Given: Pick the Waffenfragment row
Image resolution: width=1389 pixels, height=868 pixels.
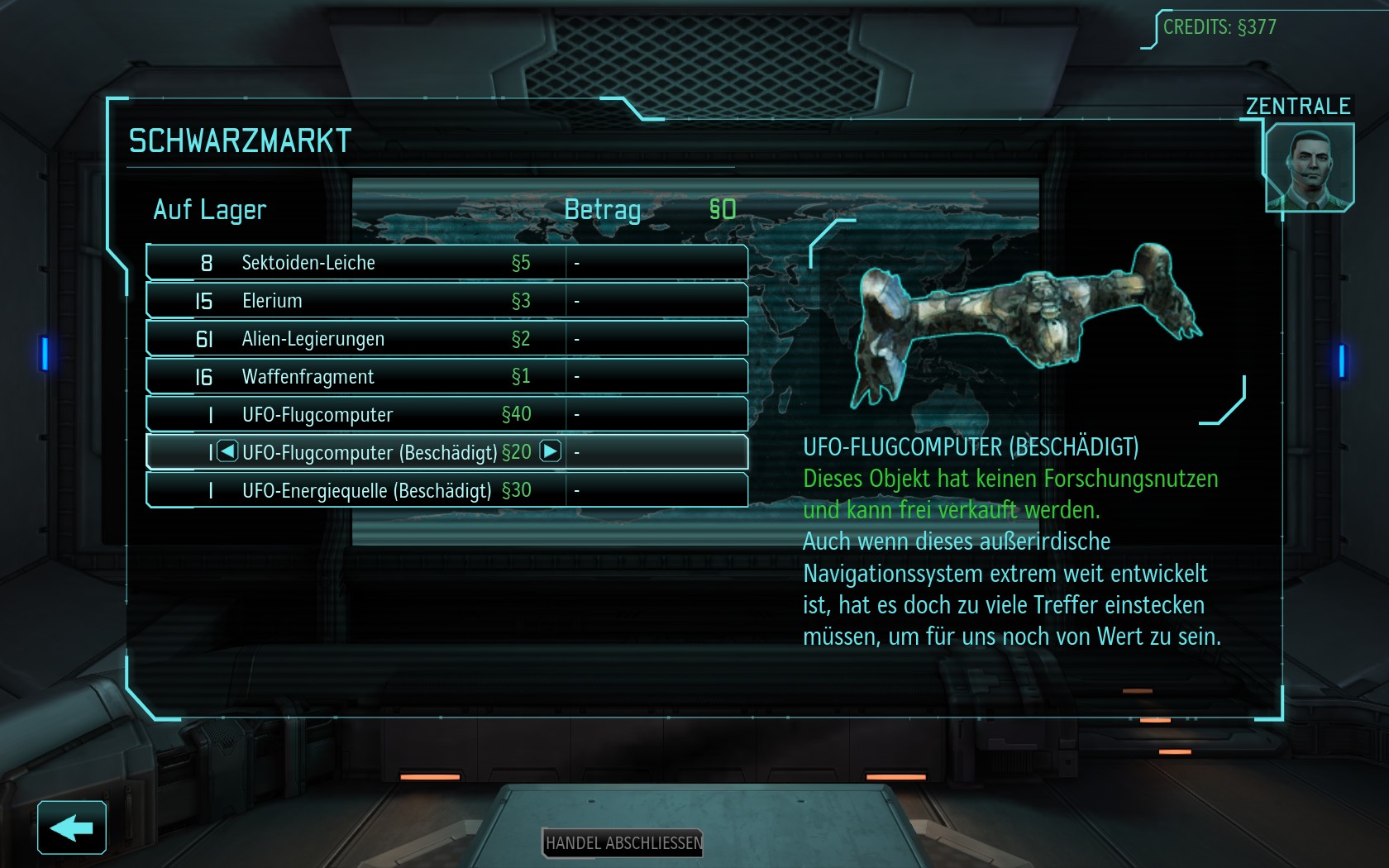Looking at the screenshot, I should tap(446, 377).
